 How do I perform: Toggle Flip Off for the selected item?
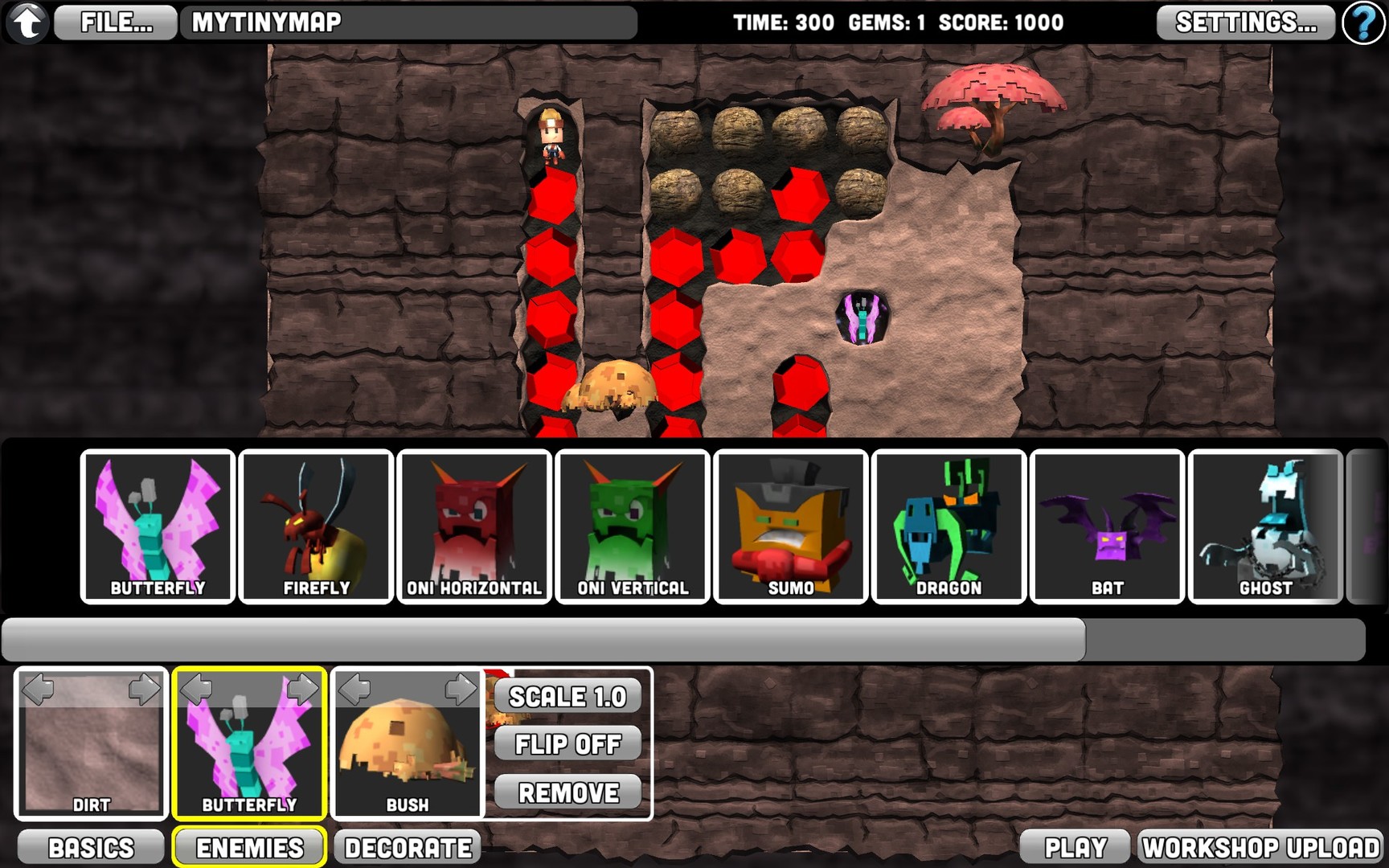pos(567,744)
